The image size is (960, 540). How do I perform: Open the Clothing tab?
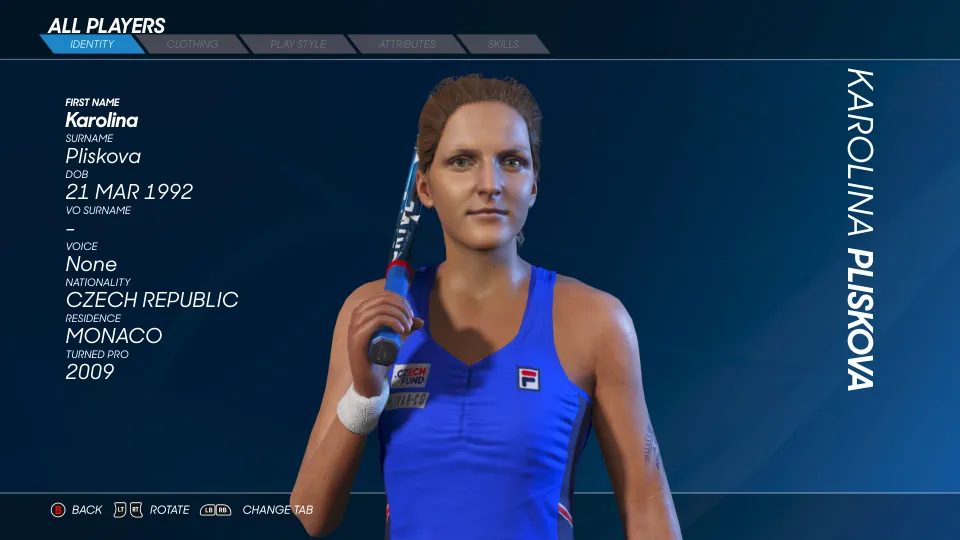click(x=193, y=44)
